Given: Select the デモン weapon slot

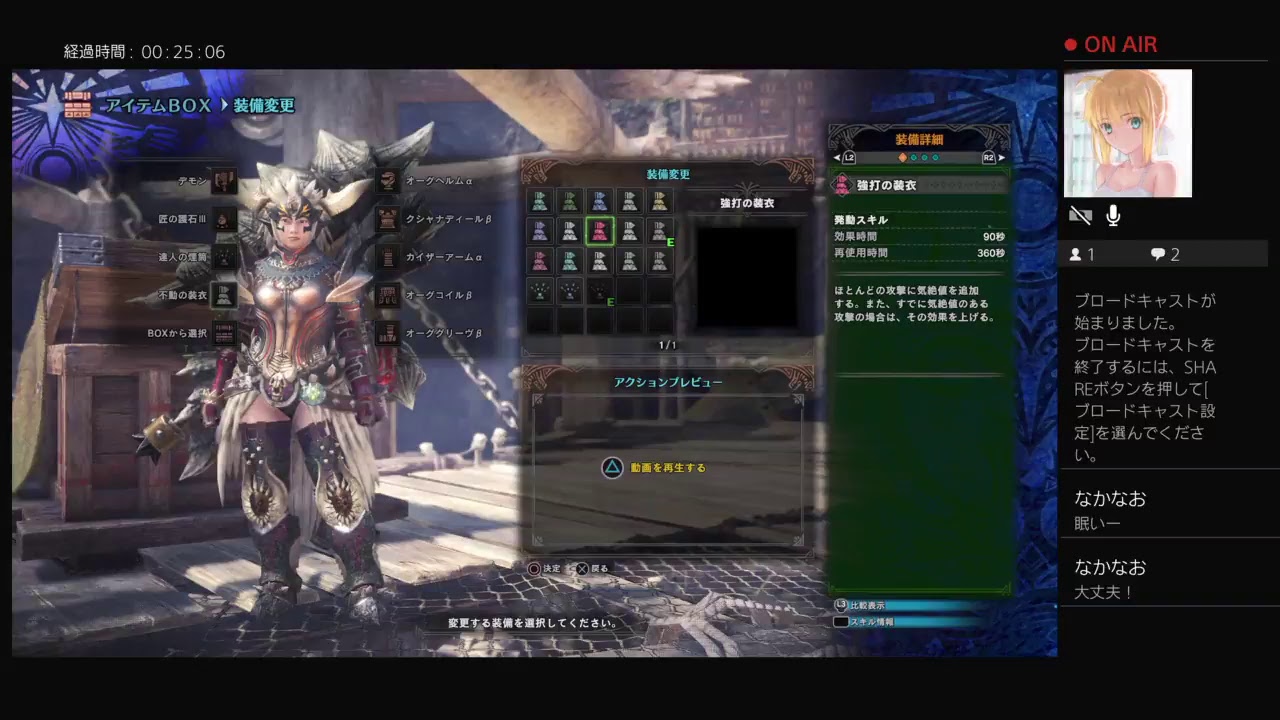Looking at the screenshot, I should click(x=224, y=181).
